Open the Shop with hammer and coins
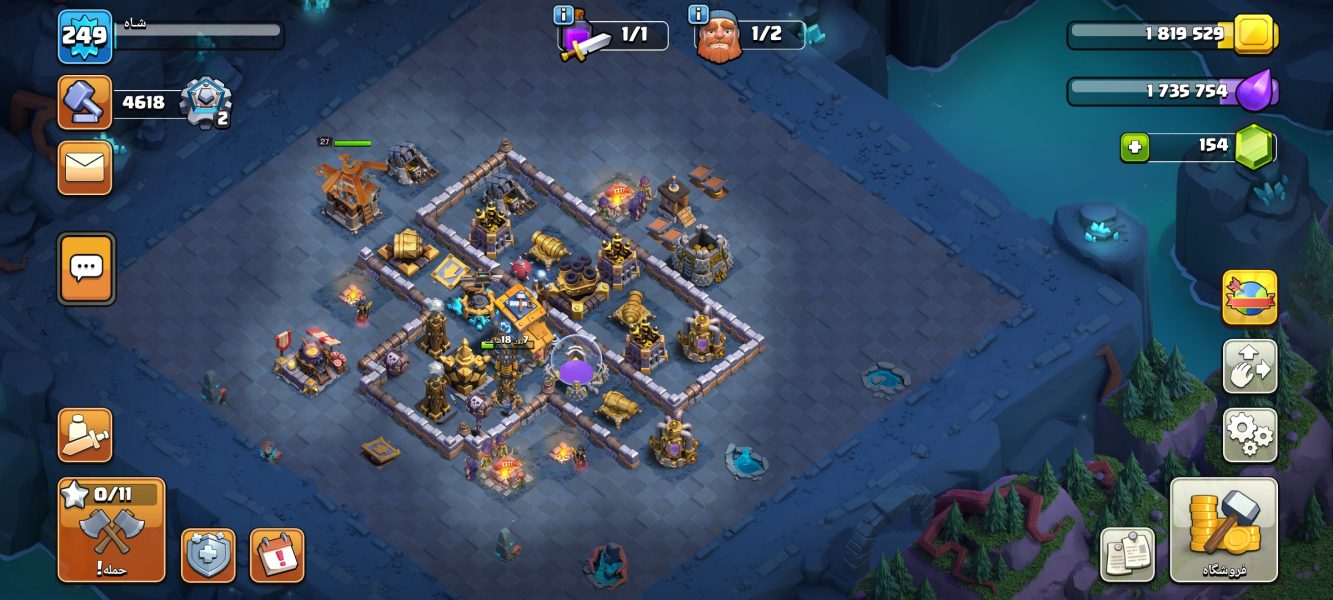The image size is (1333, 600). [x=1223, y=530]
